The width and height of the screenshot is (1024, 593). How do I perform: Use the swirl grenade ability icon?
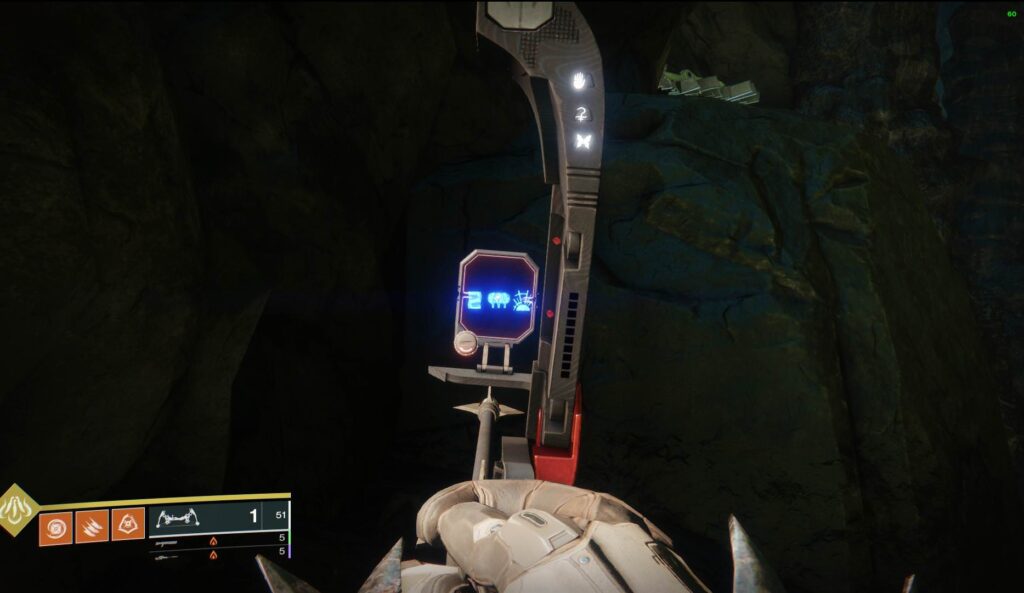click(55, 527)
